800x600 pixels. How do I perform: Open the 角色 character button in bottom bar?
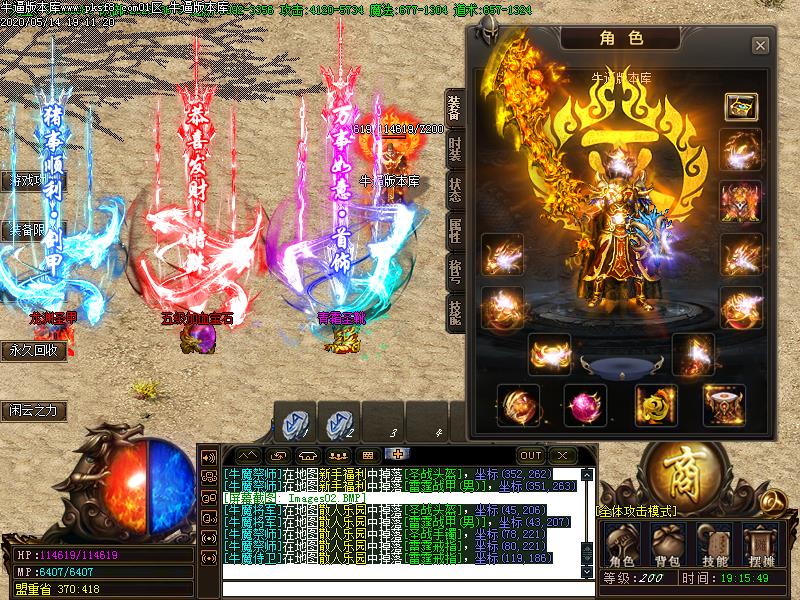pos(621,547)
